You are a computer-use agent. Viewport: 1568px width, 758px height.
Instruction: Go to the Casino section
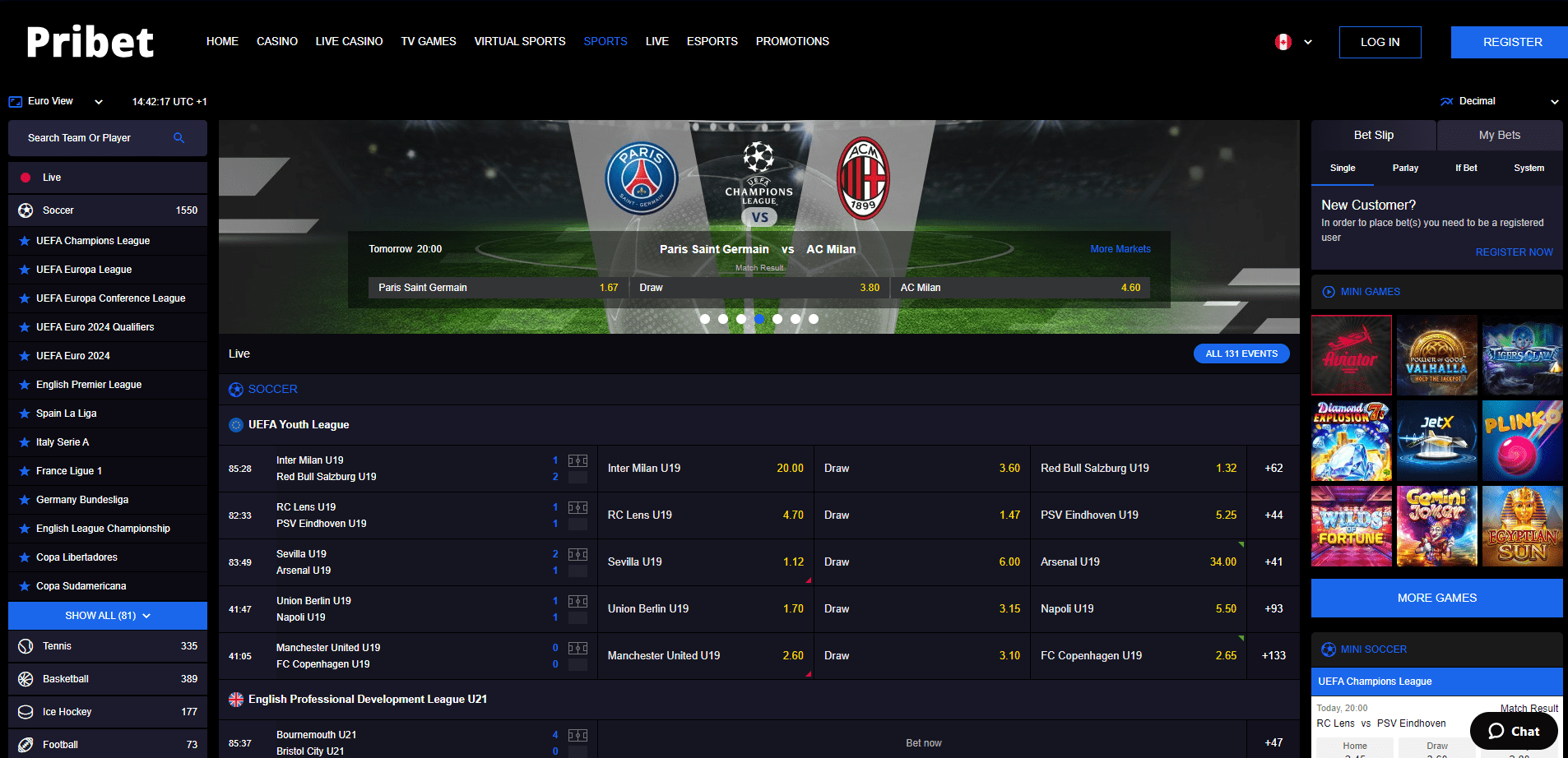pyautogui.click(x=276, y=41)
